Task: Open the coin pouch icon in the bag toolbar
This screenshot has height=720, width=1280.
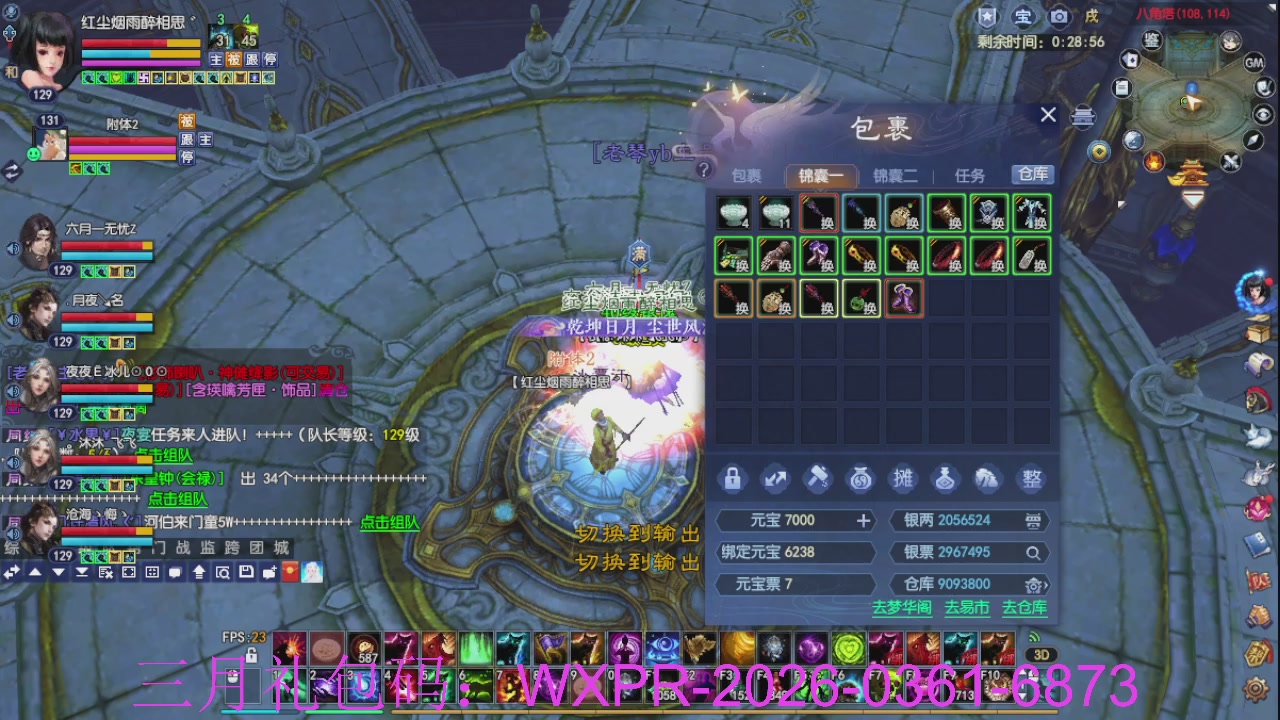Action: tap(860, 478)
